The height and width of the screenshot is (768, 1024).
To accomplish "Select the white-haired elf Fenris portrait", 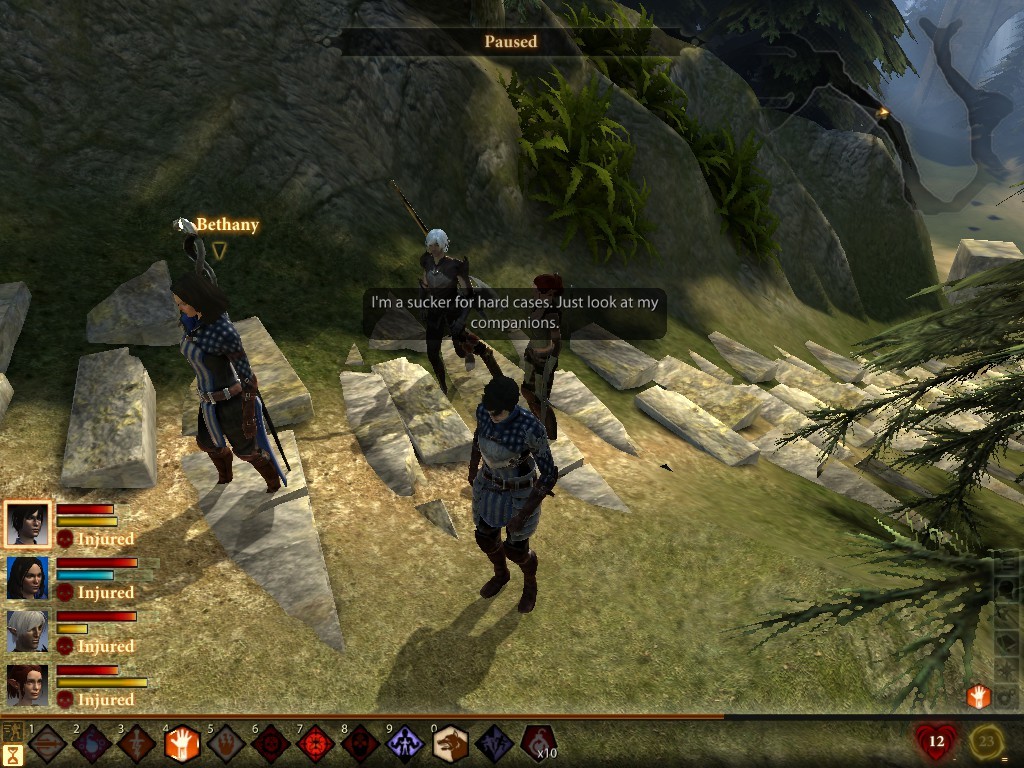I will (27, 631).
